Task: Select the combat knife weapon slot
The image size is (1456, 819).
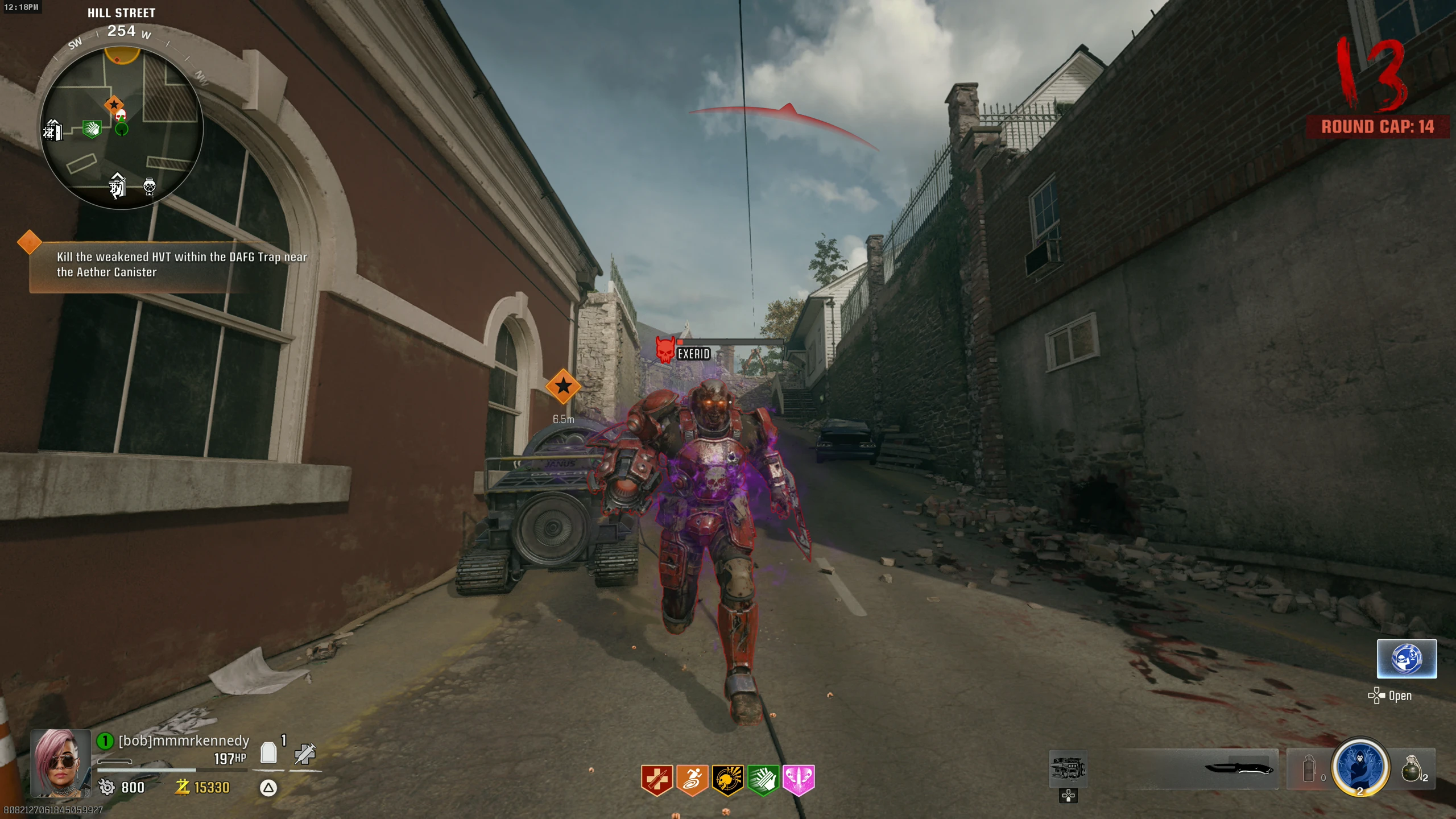Action: point(1238,769)
